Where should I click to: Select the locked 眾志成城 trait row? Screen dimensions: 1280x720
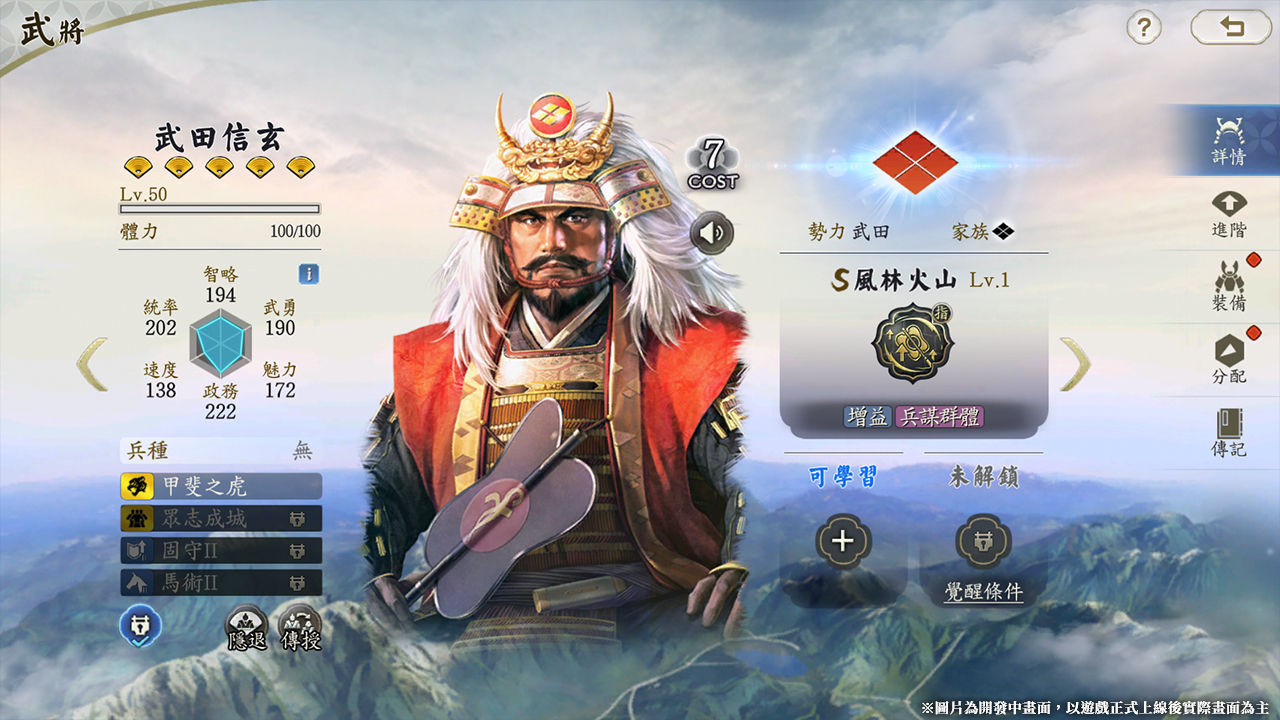pos(221,518)
